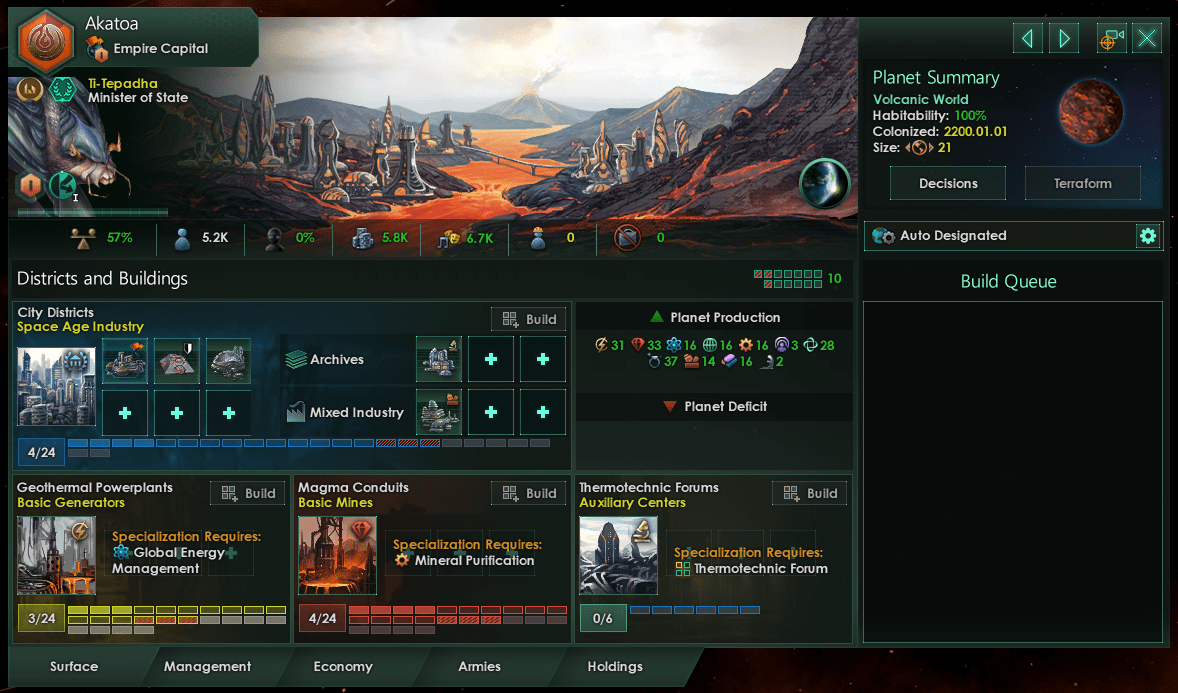Click the planet globe view icon
Image resolution: width=1178 pixels, height=693 pixels.
click(824, 184)
